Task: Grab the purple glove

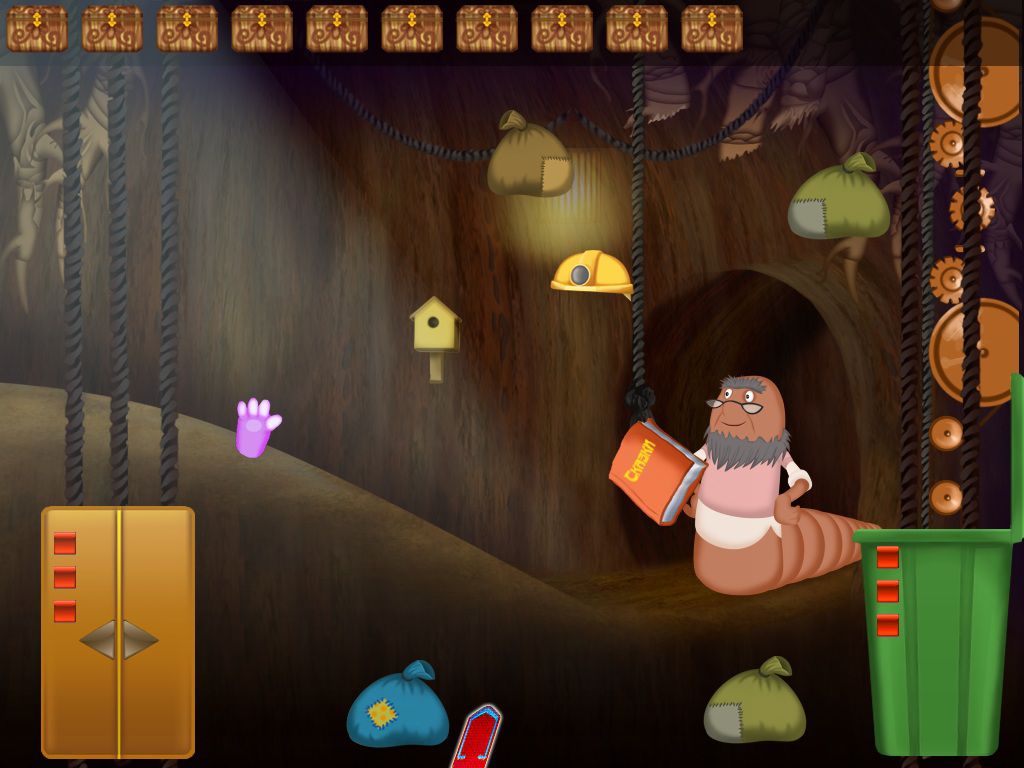Action: [x=254, y=429]
